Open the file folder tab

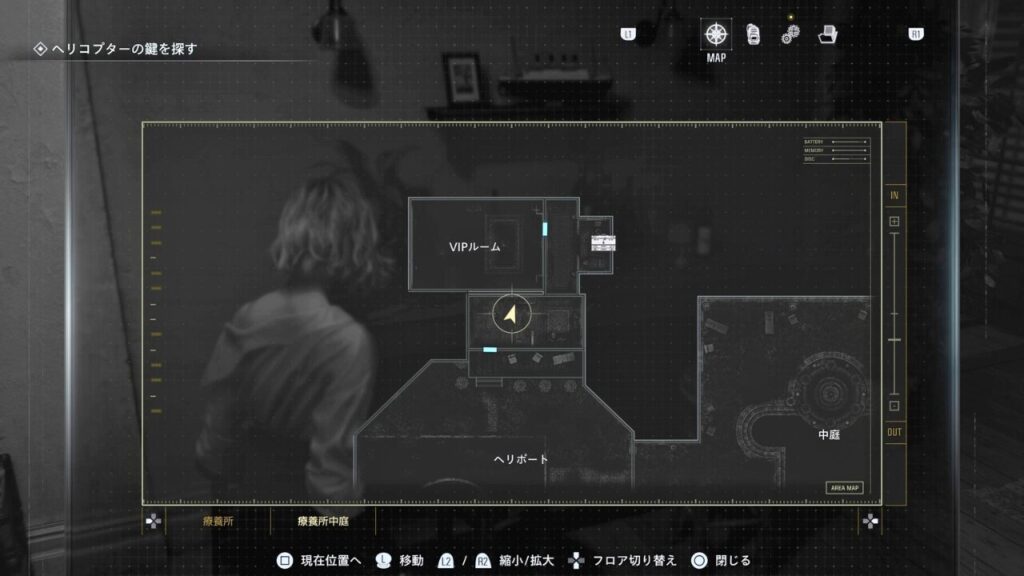click(x=827, y=34)
